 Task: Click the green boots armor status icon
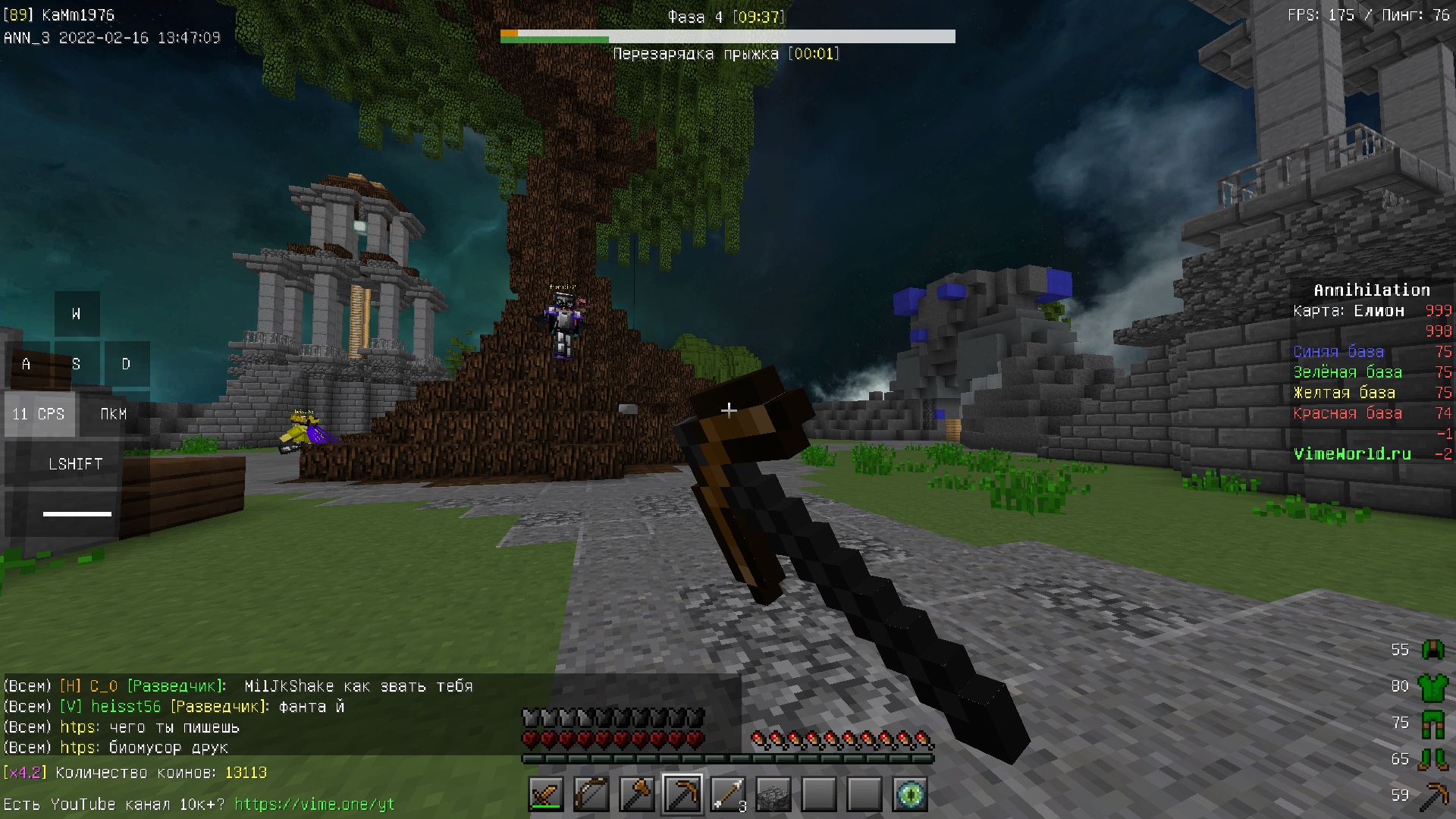(1432, 759)
